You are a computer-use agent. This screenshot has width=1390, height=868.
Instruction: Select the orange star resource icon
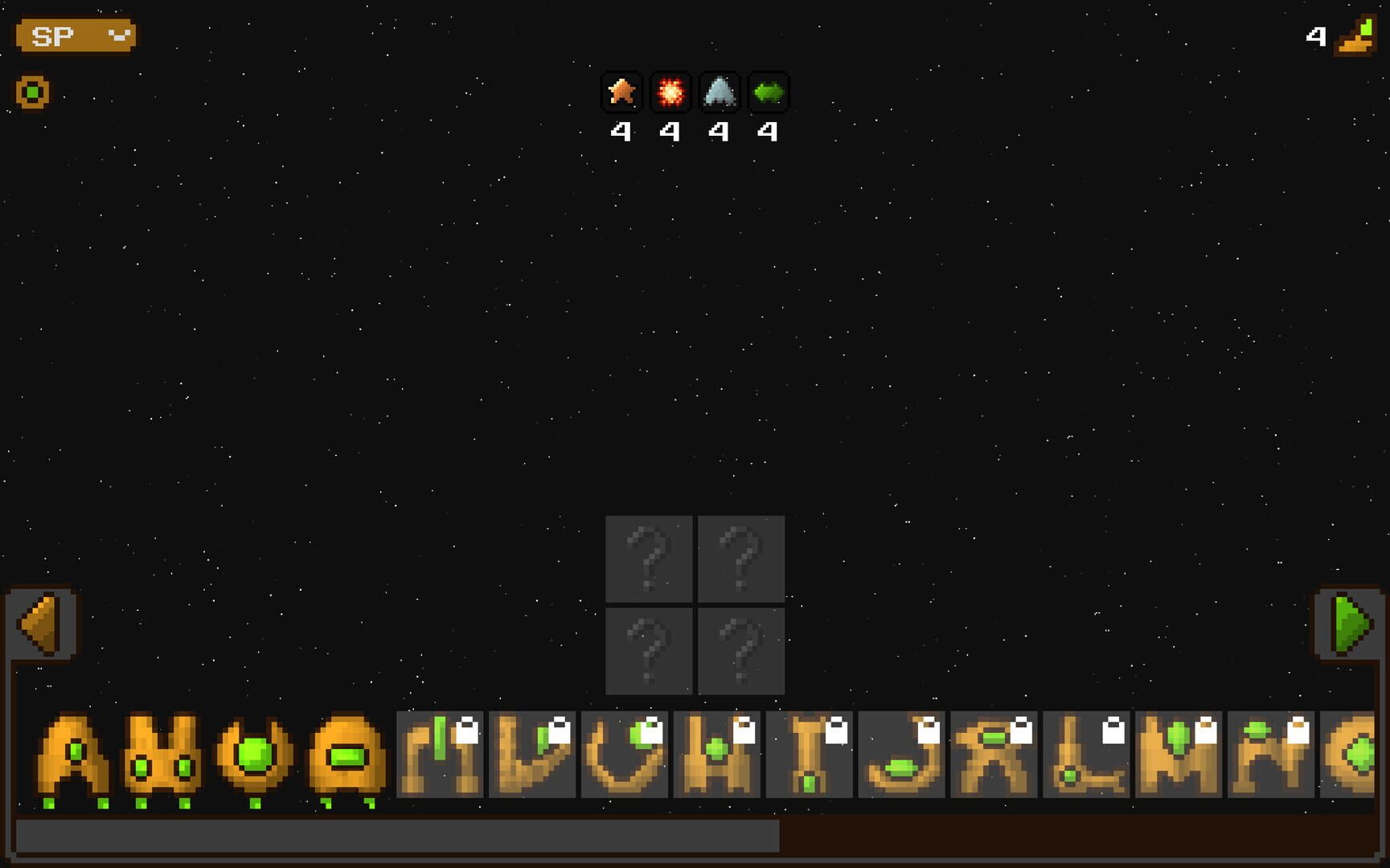(x=621, y=92)
